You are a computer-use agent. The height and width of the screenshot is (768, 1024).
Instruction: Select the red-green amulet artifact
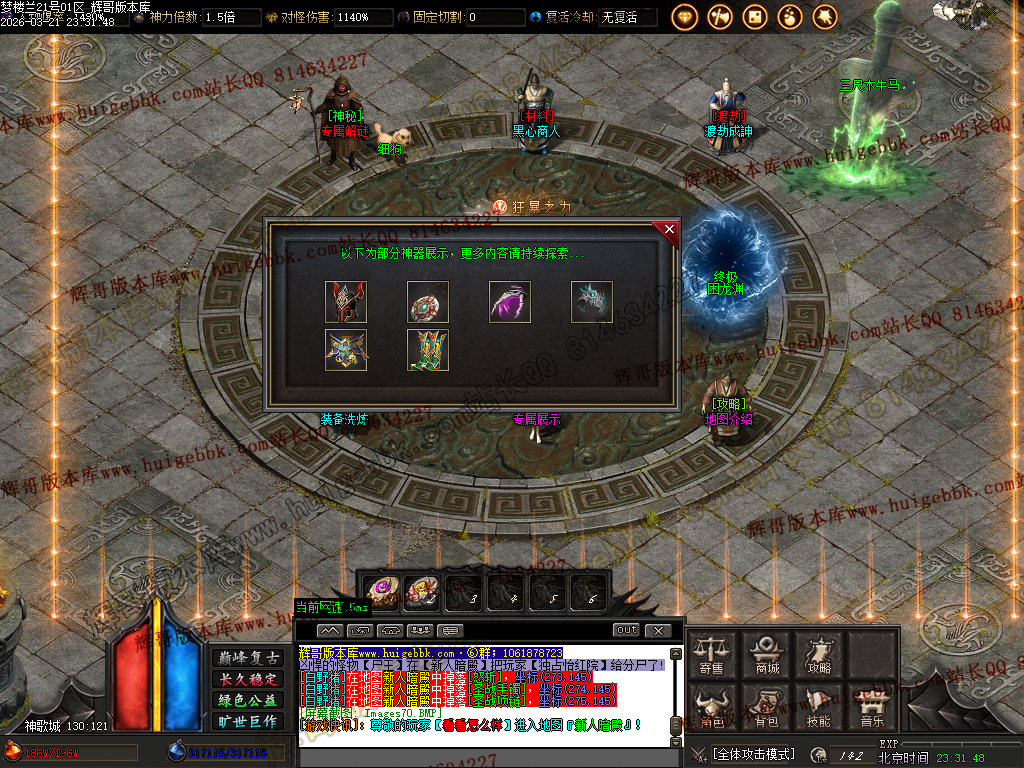(x=428, y=302)
